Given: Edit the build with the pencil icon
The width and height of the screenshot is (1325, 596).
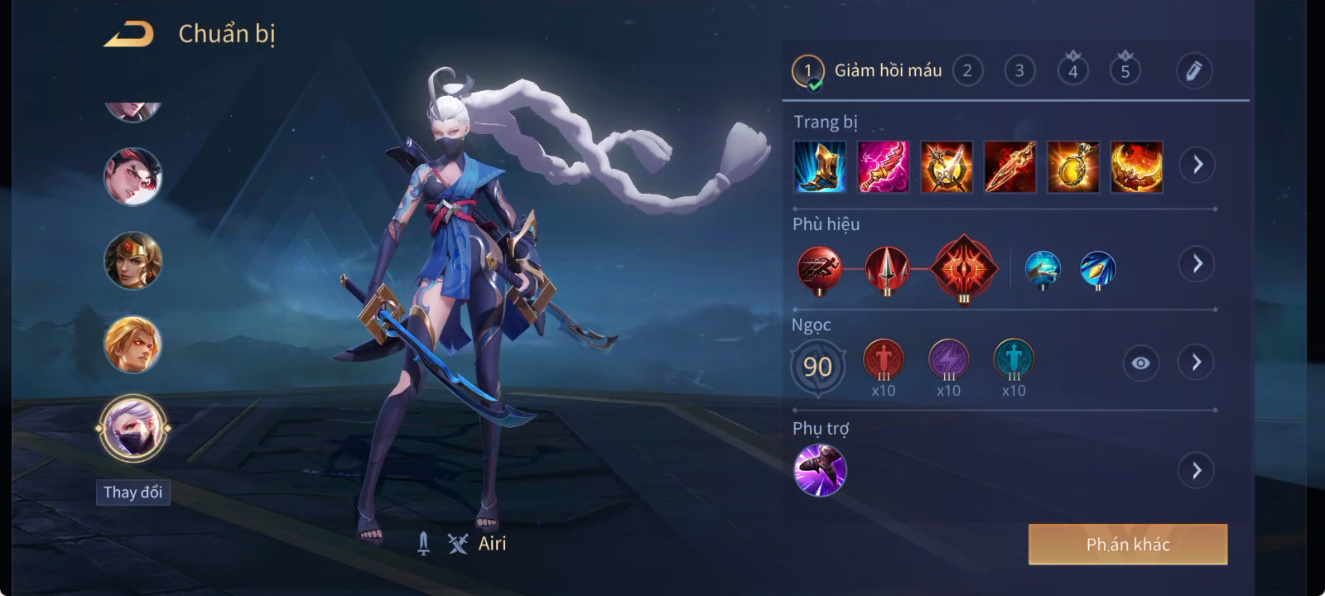Looking at the screenshot, I should click(1193, 71).
